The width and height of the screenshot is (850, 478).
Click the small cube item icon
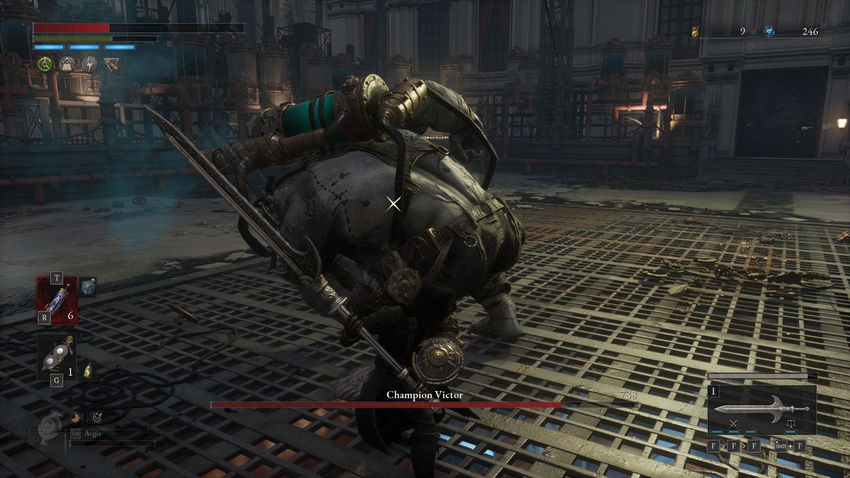88,286
